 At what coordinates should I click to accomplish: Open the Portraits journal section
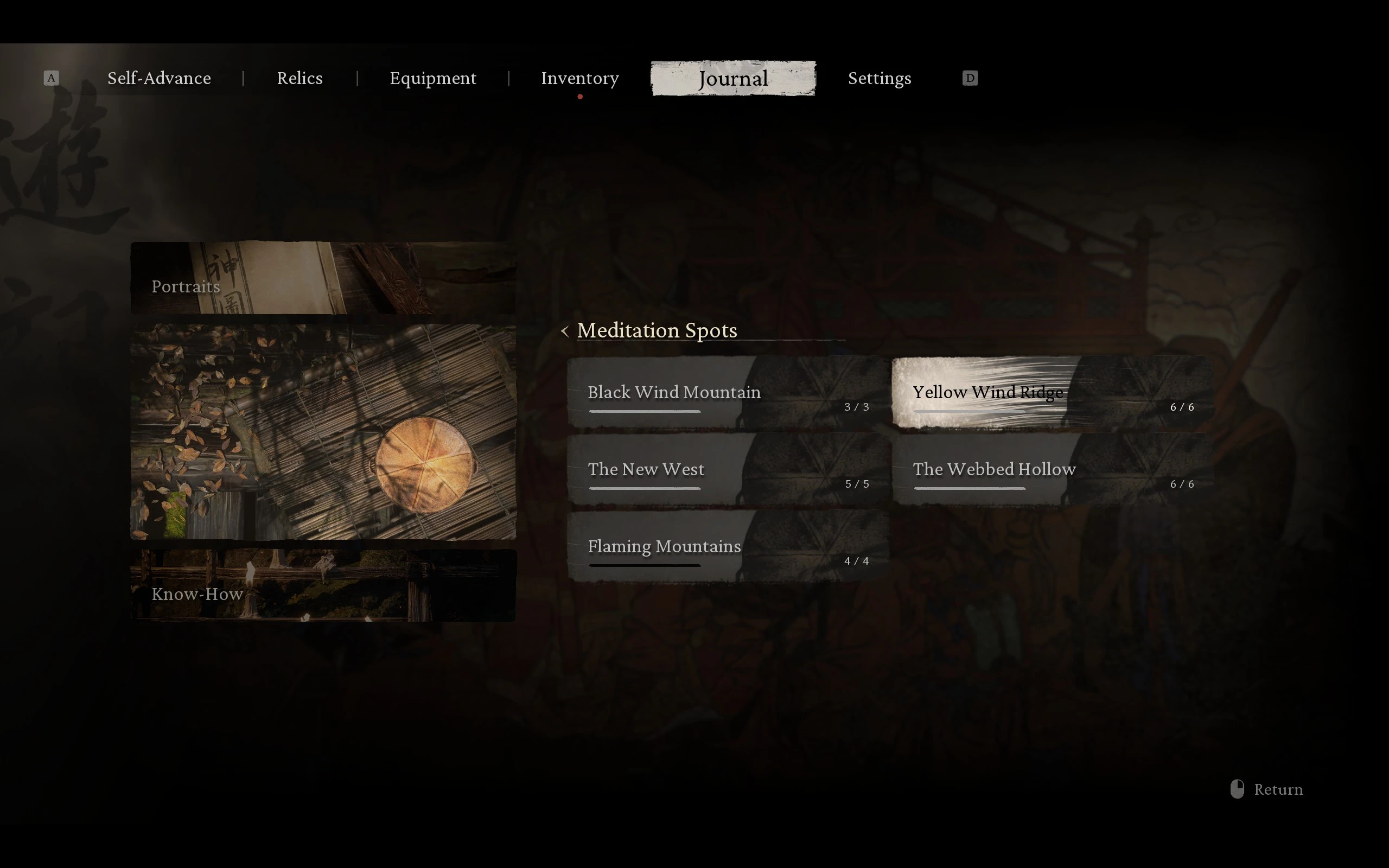coord(323,278)
